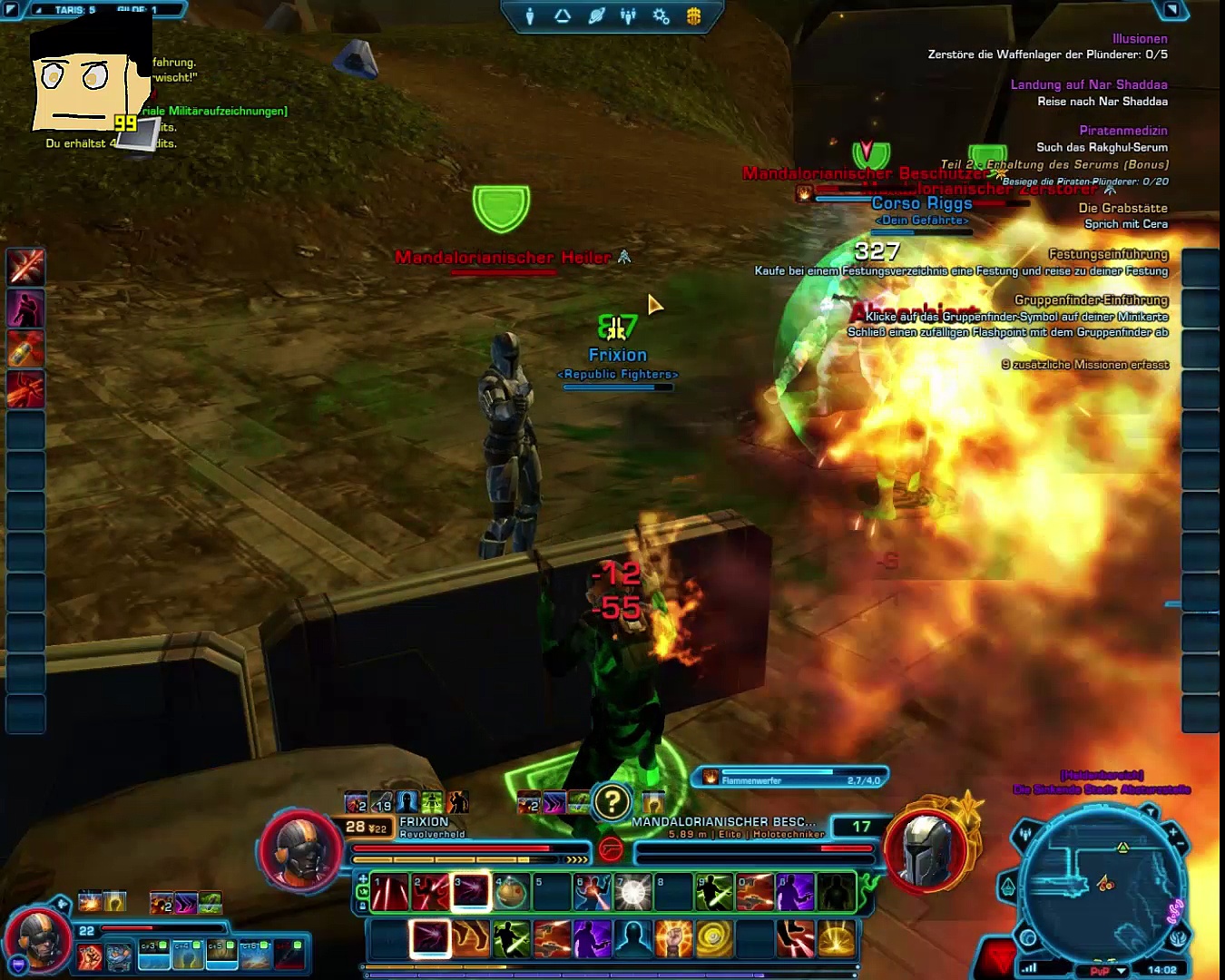The image size is (1225, 980).
Task: Zoom in the minimap with plus button
Action: [x=1172, y=830]
